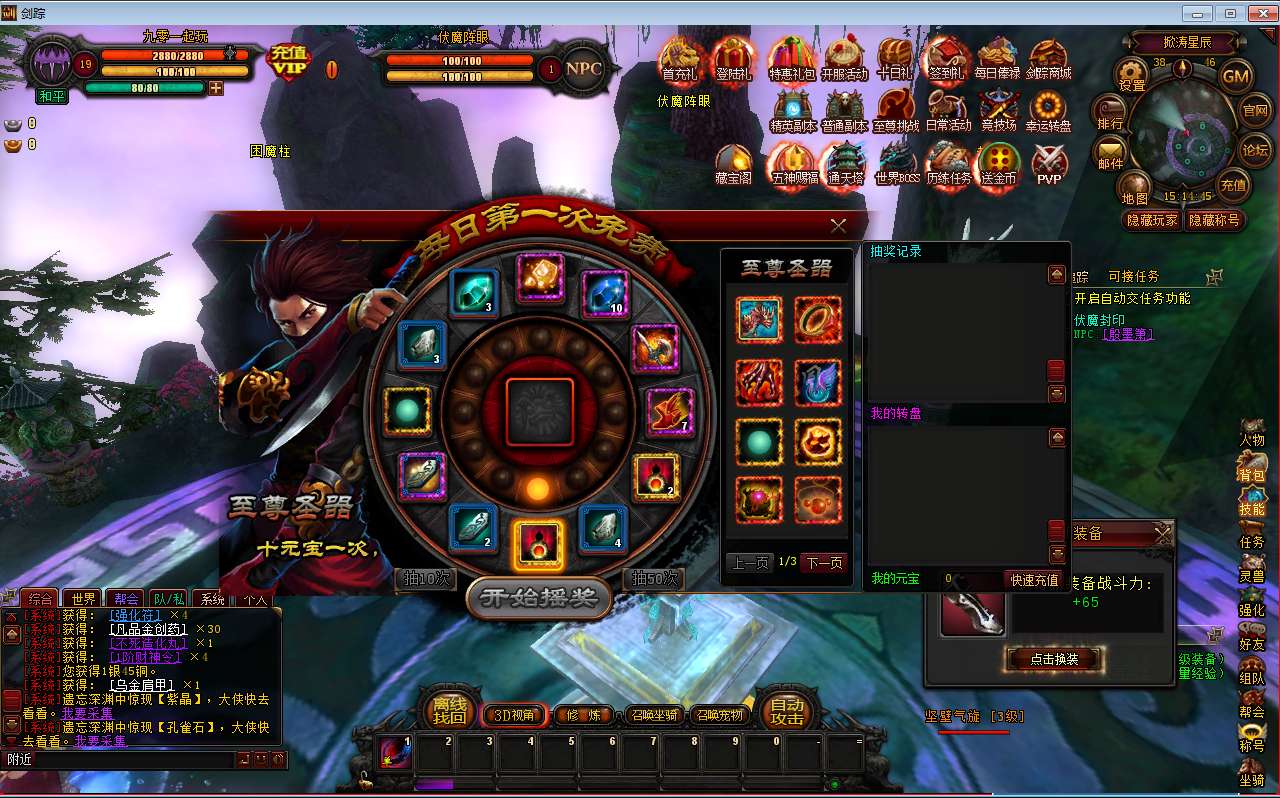Activate 自动攻击 auto attack
Image resolution: width=1280 pixels, height=798 pixels.
[x=787, y=711]
